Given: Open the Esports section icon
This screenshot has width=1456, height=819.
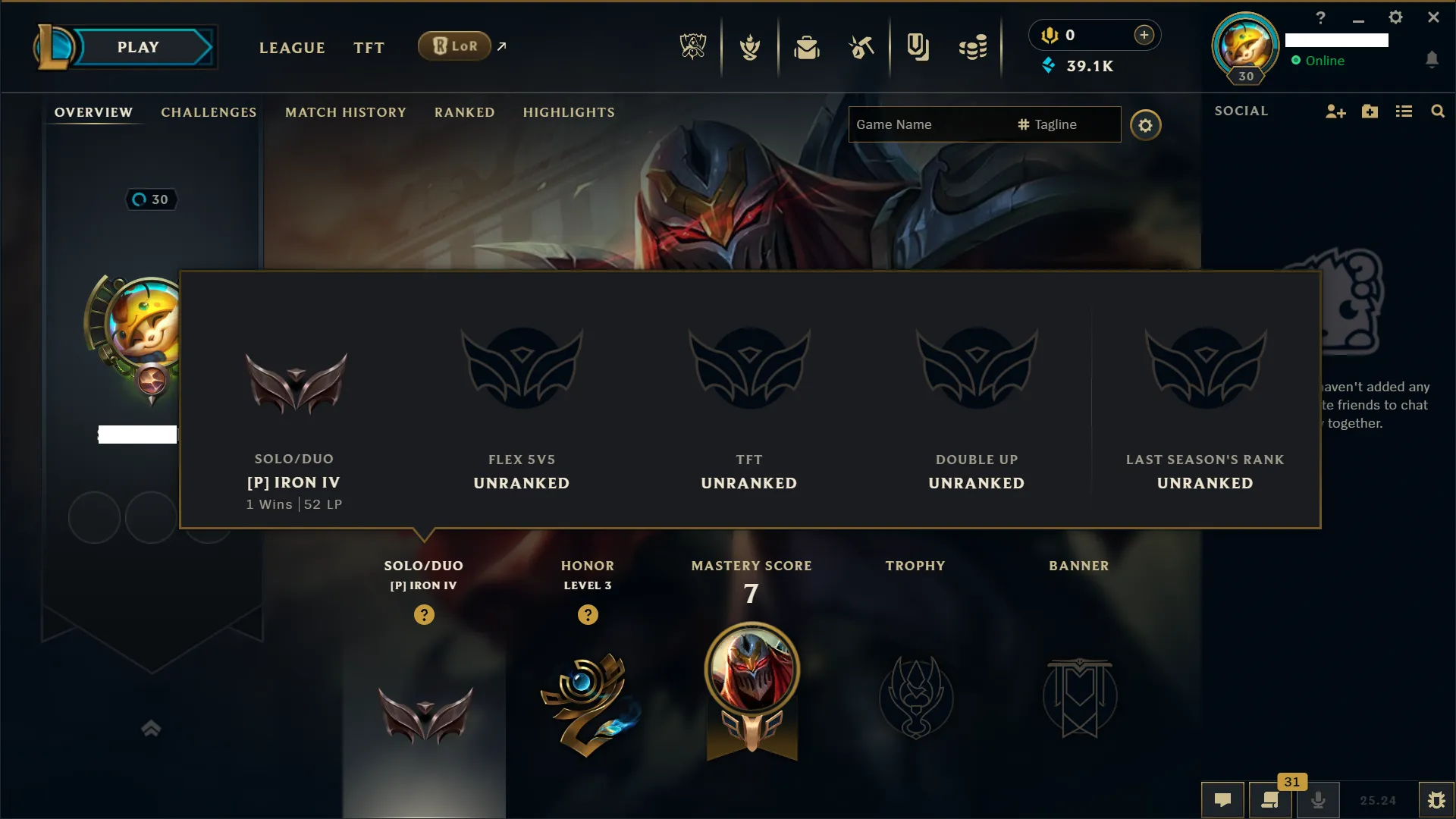Looking at the screenshot, I should [x=694, y=47].
